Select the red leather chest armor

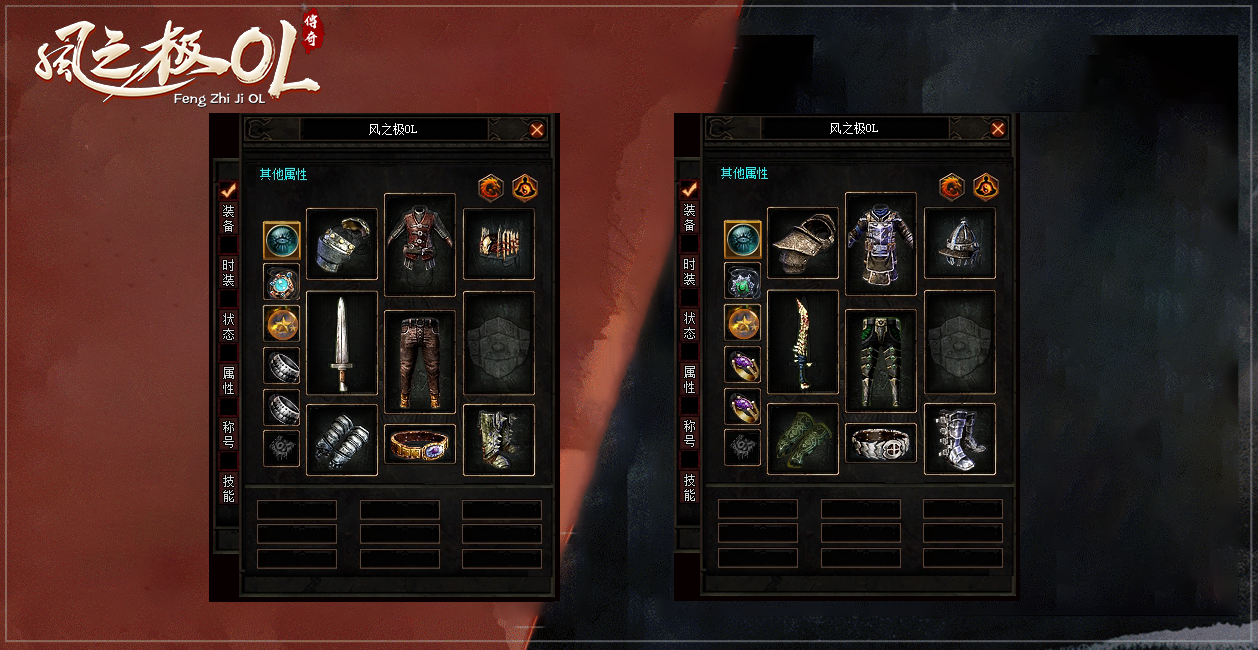pyautogui.click(x=420, y=244)
